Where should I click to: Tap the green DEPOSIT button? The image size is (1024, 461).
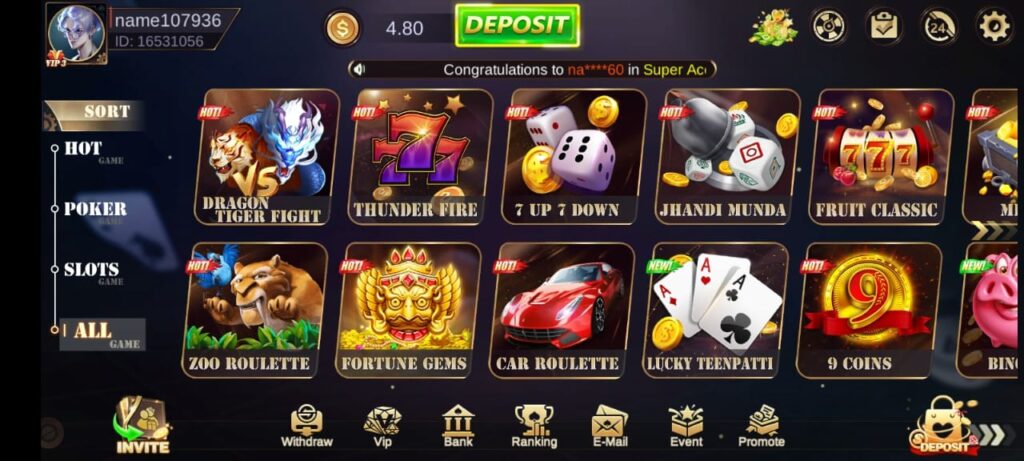(x=517, y=25)
